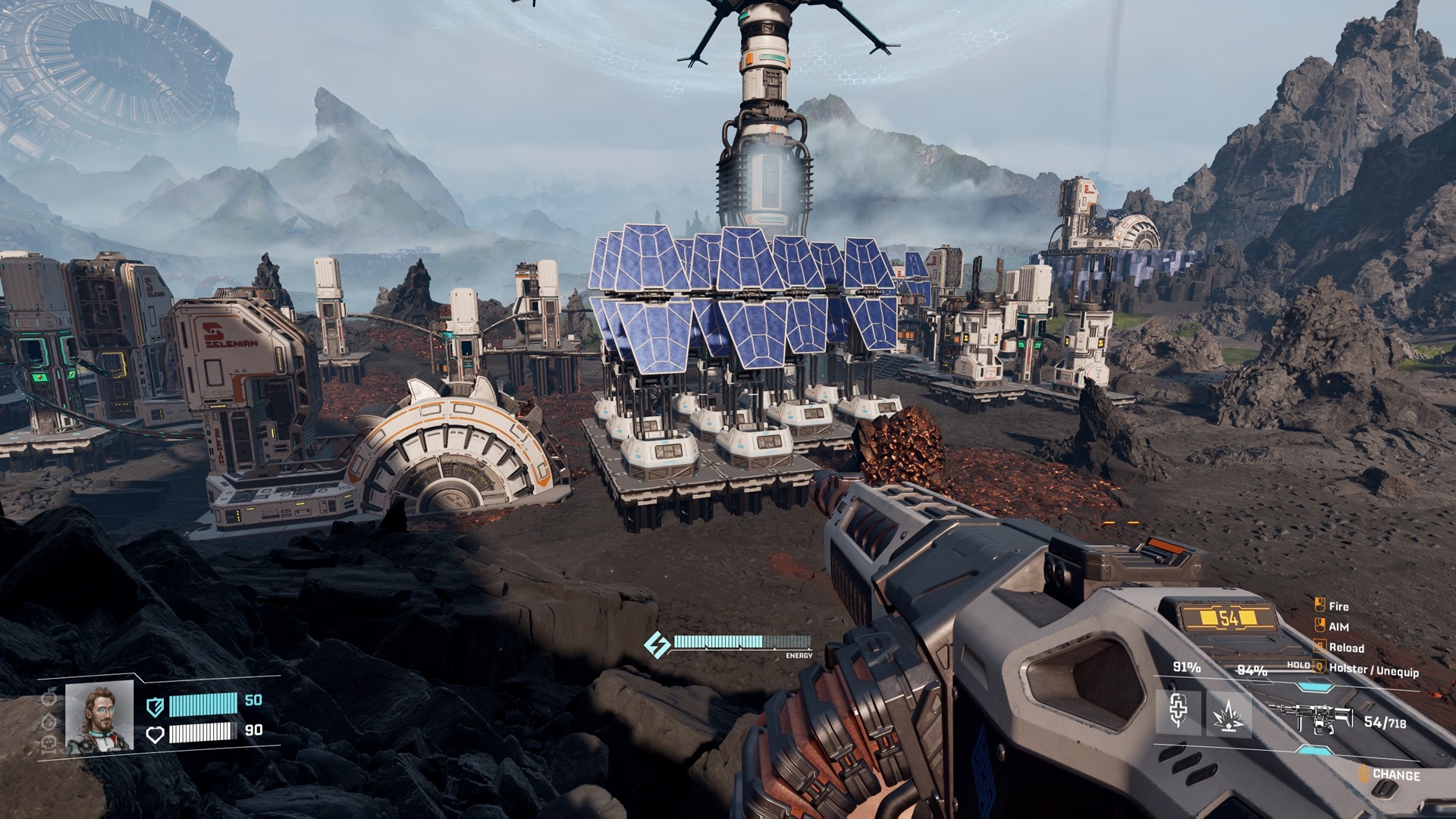Click the skull status icon
This screenshot has width=1456, height=819.
pyautogui.click(x=49, y=744)
